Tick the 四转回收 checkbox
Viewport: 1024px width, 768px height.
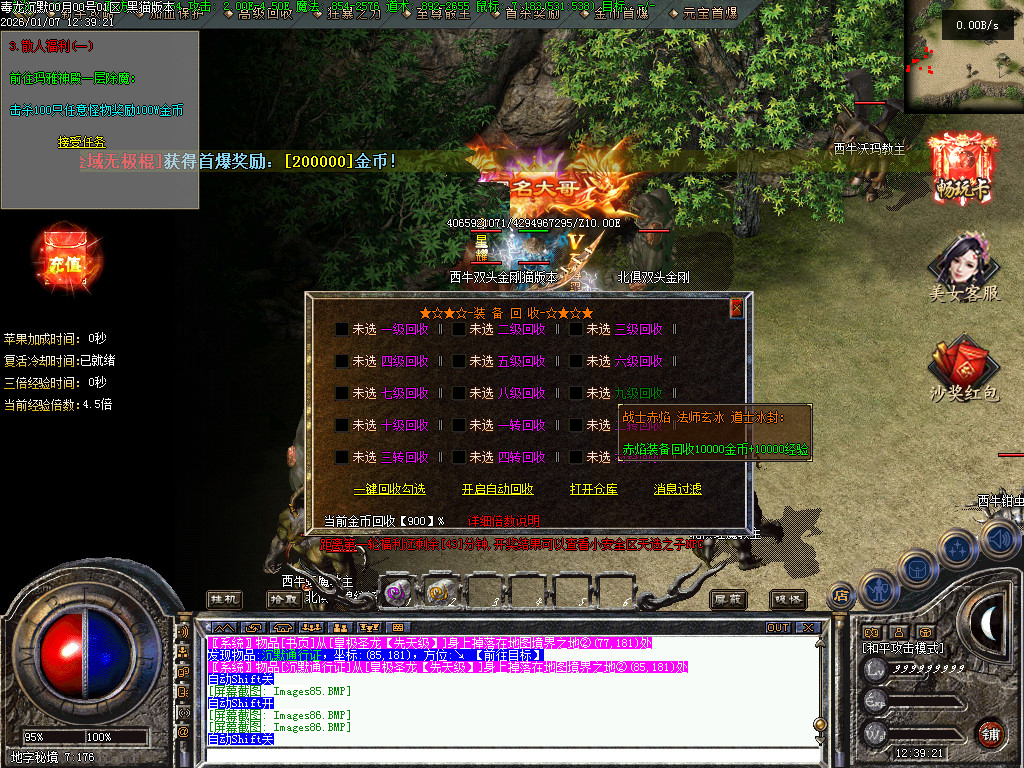(459, 457)
